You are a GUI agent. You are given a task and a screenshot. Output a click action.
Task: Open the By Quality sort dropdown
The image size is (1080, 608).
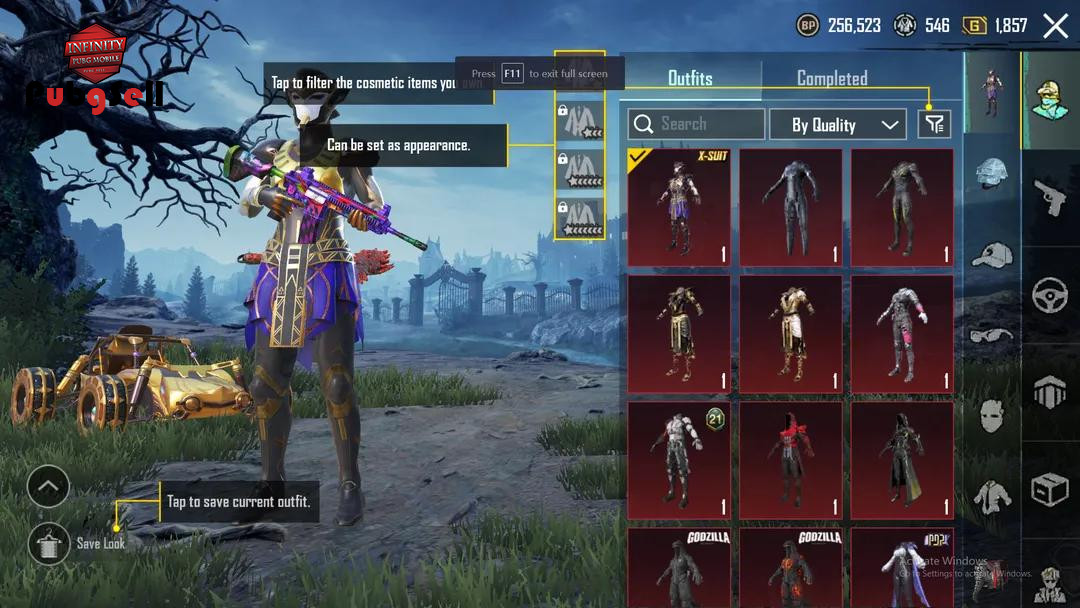[837, 125]
